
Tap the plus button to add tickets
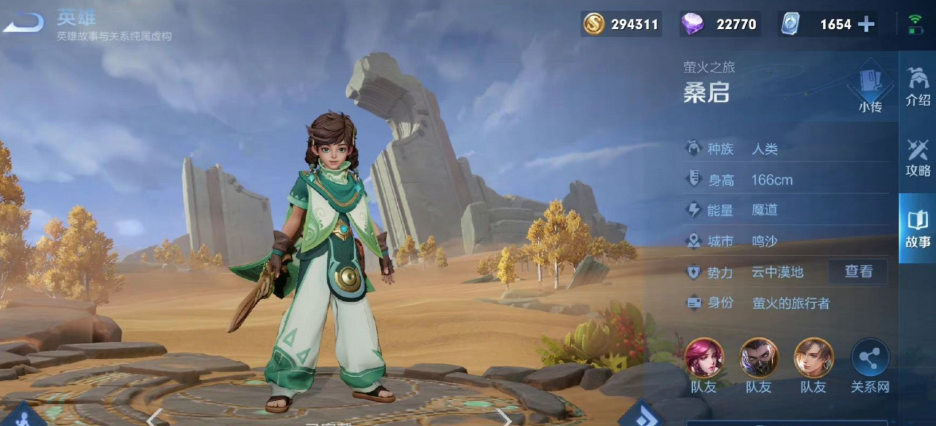click(866, 24)
